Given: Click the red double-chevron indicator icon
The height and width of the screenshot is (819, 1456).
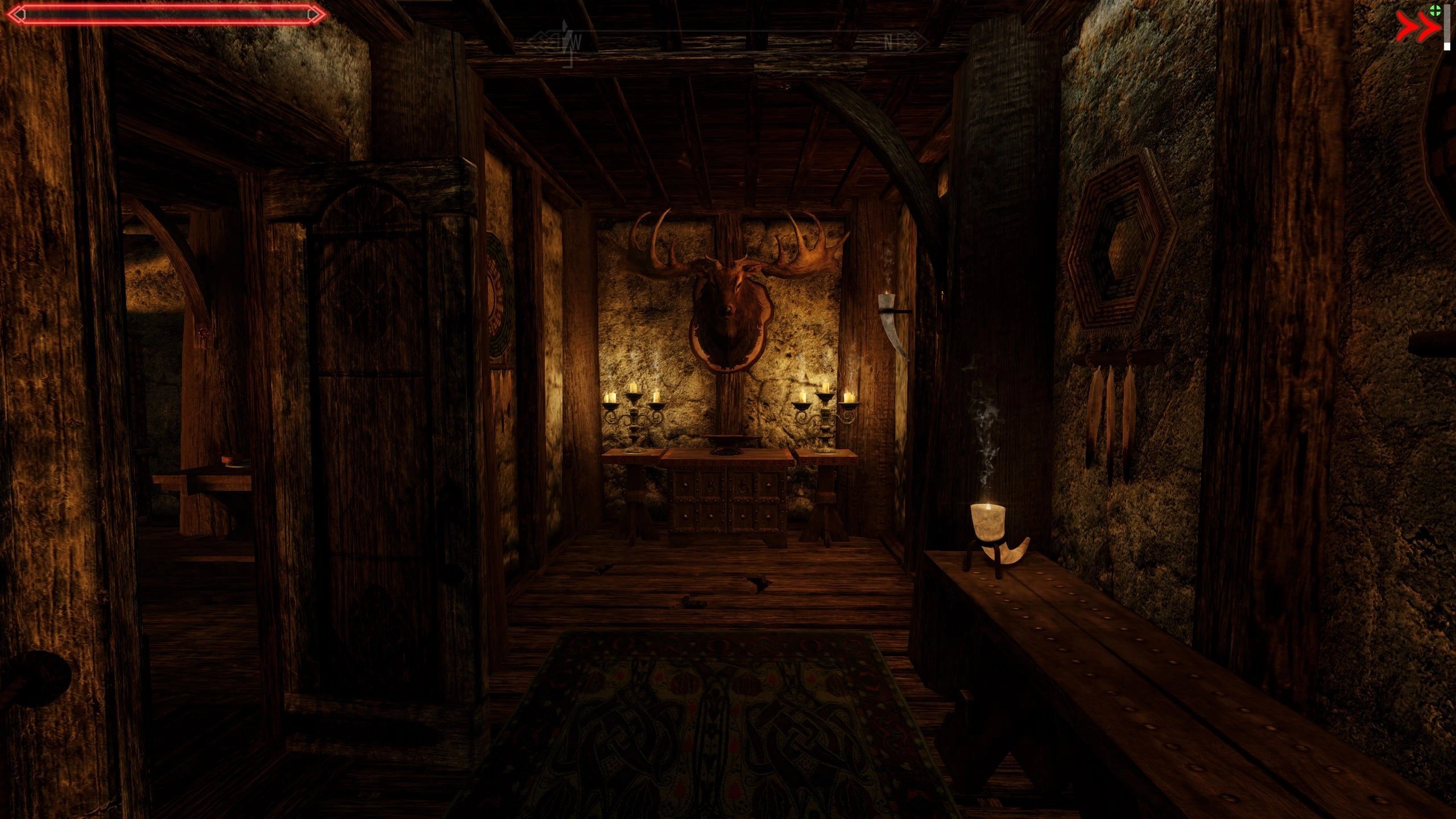Looking at the screenshot, I should (1417, 27).
